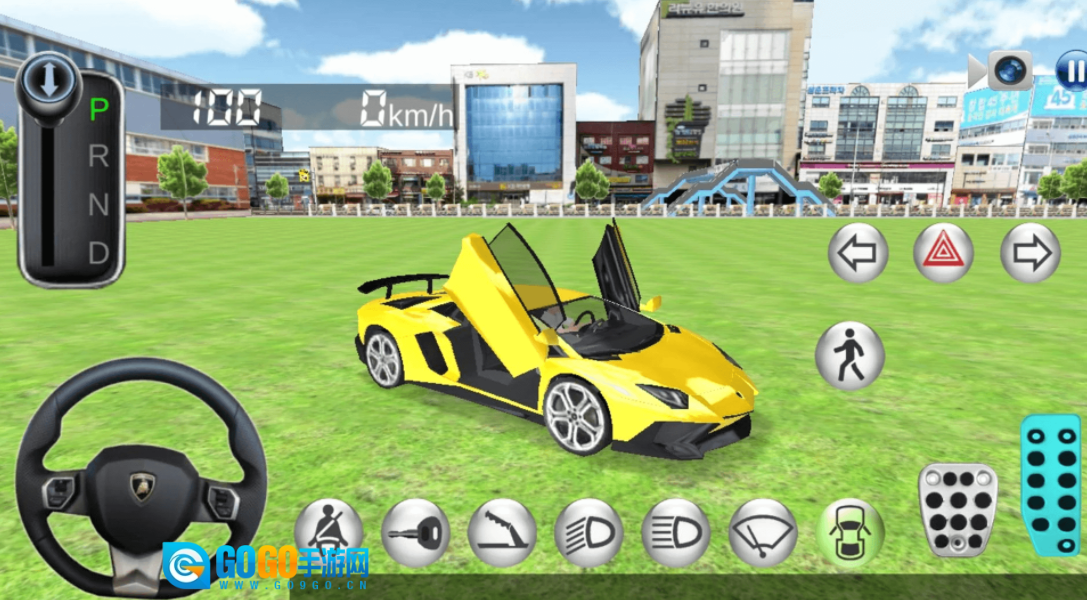Activate the windshield wipers
1087x600 pixels.
pyautogui.click(x=763, y=532)
